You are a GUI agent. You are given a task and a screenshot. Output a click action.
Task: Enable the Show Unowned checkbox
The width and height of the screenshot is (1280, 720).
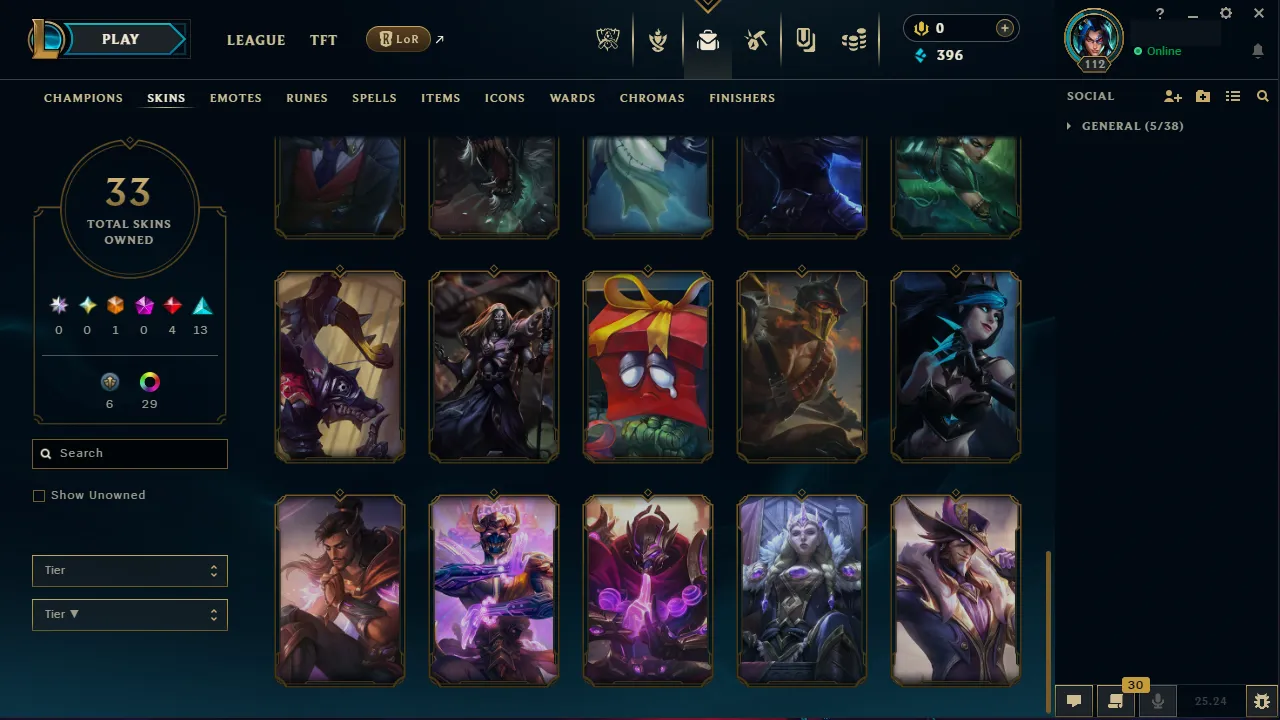point(39,495)
